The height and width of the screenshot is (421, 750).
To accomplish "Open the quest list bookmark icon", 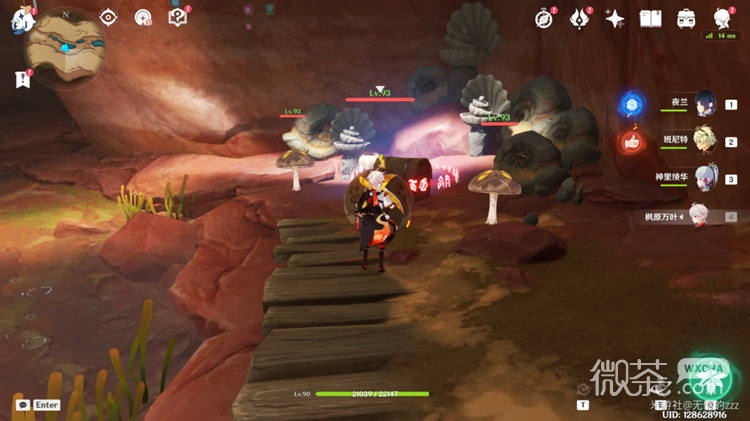I will coord(22,79).
